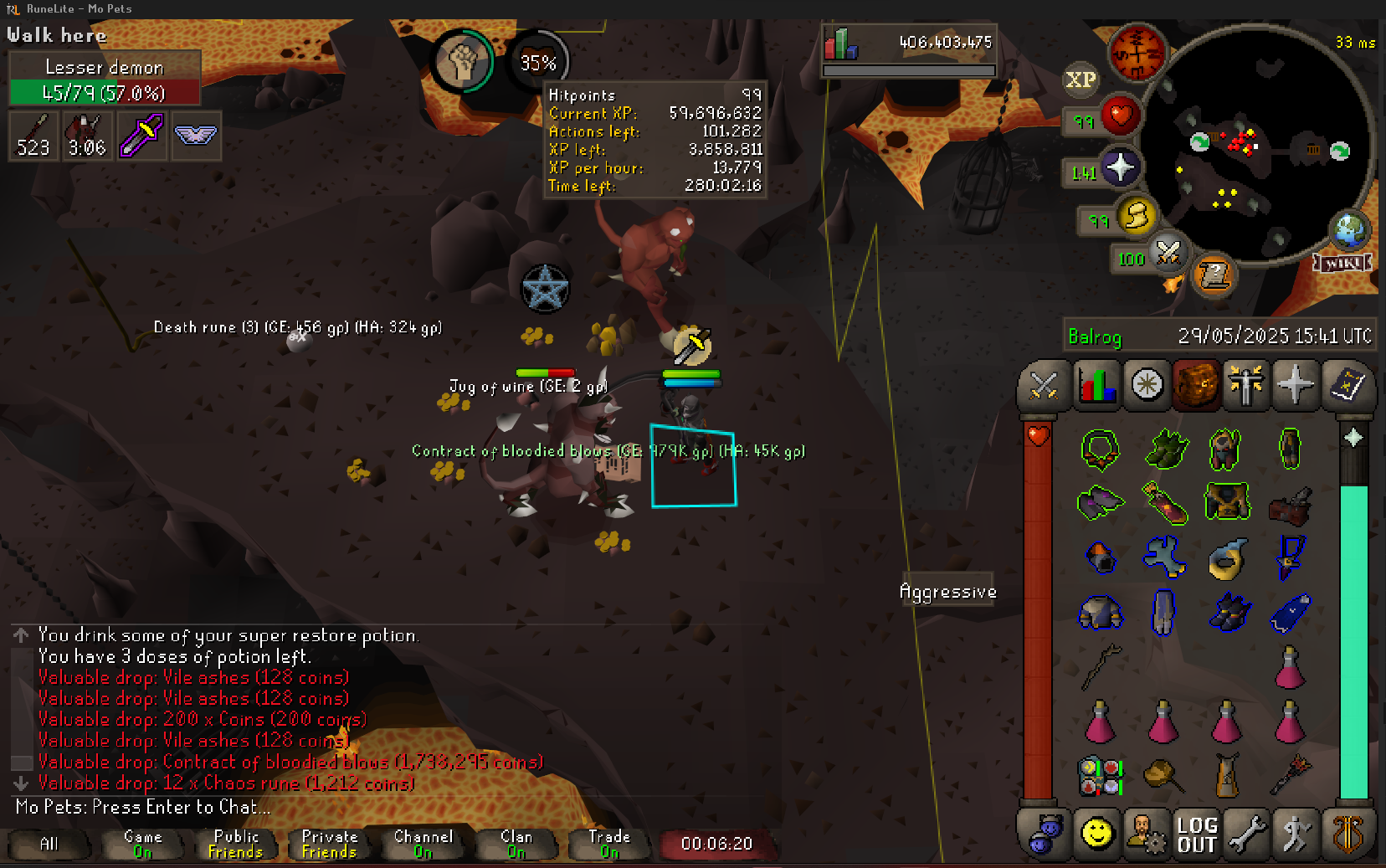Switch chat to the Game filter
Viewport: 1386px width, 868px height.
click(x=142, y=844)
